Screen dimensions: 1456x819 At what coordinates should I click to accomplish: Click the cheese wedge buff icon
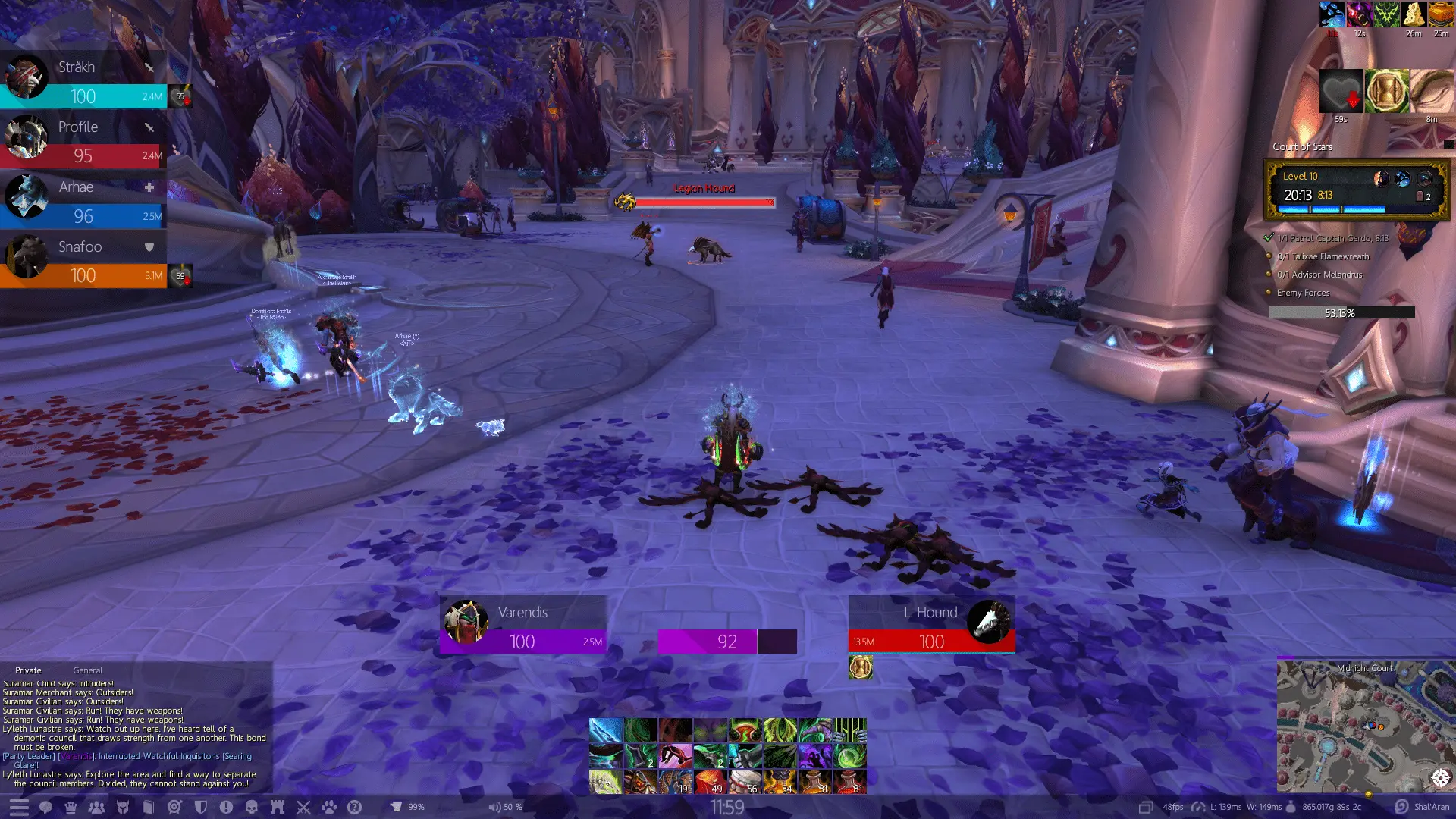coord(1414,14)
